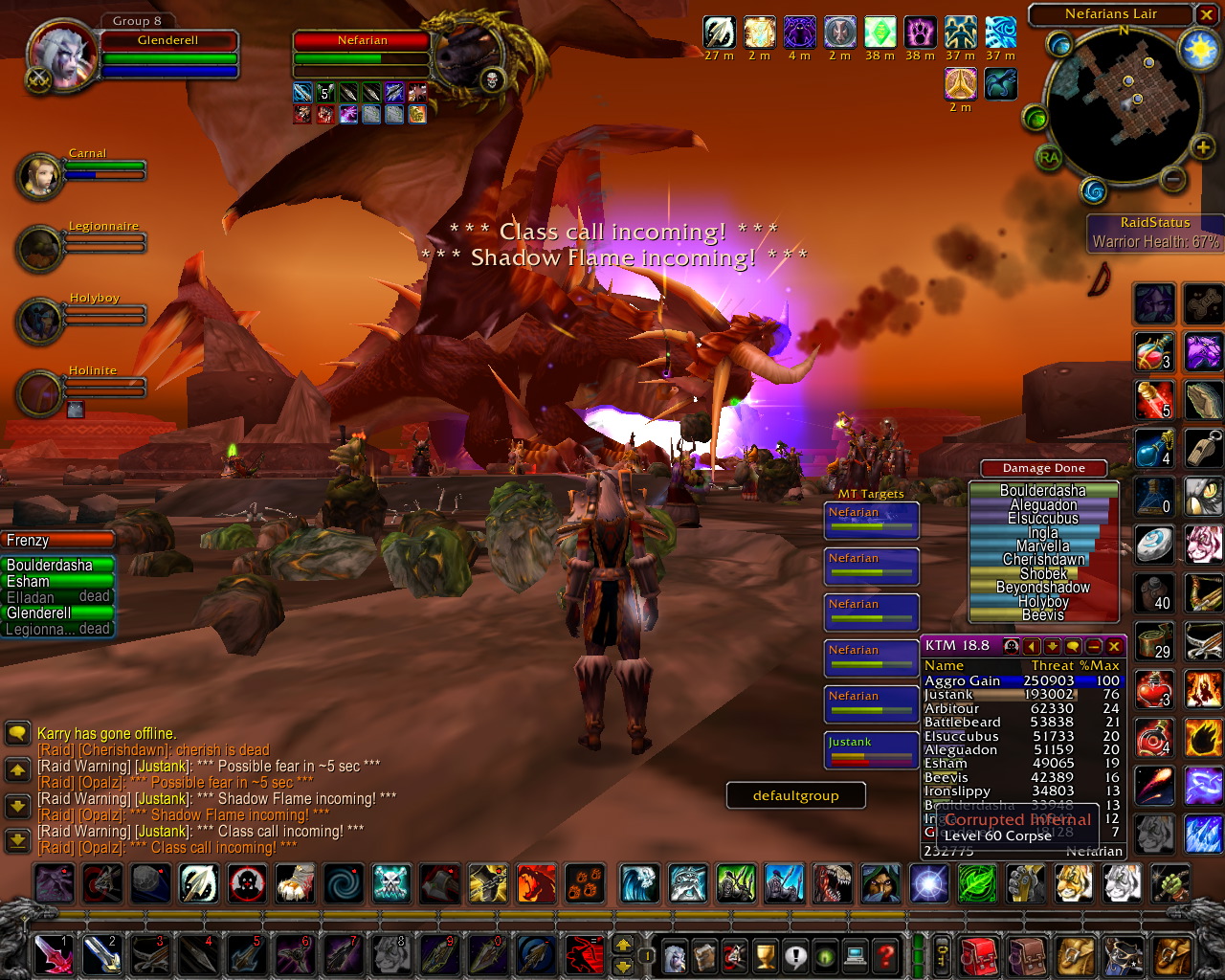Zoom in on the minimap
This screenshot has width=1225, height=980.
[1202, 146]
